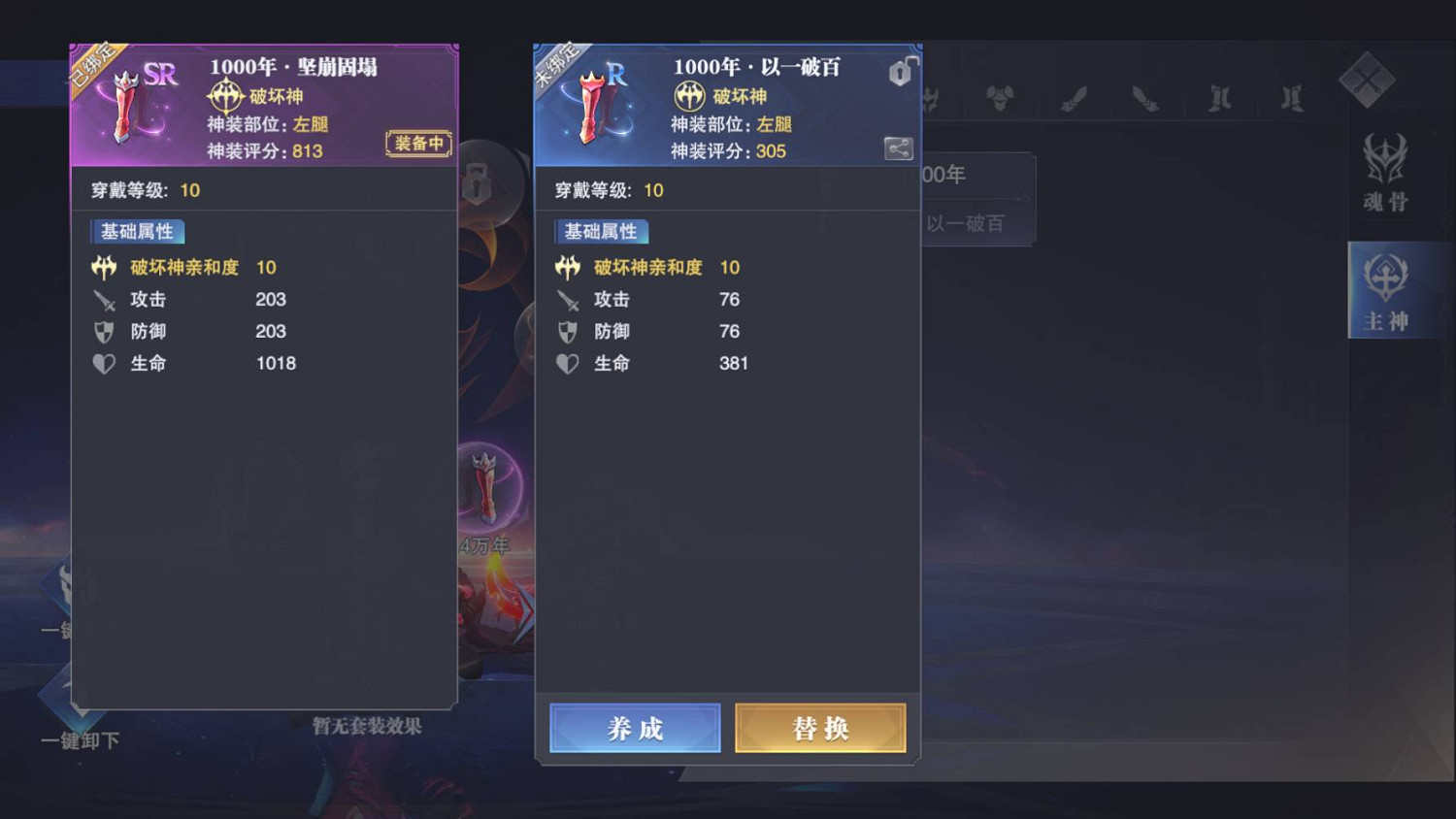Select the helmet equipment slot icon

(x=930, y=99)
